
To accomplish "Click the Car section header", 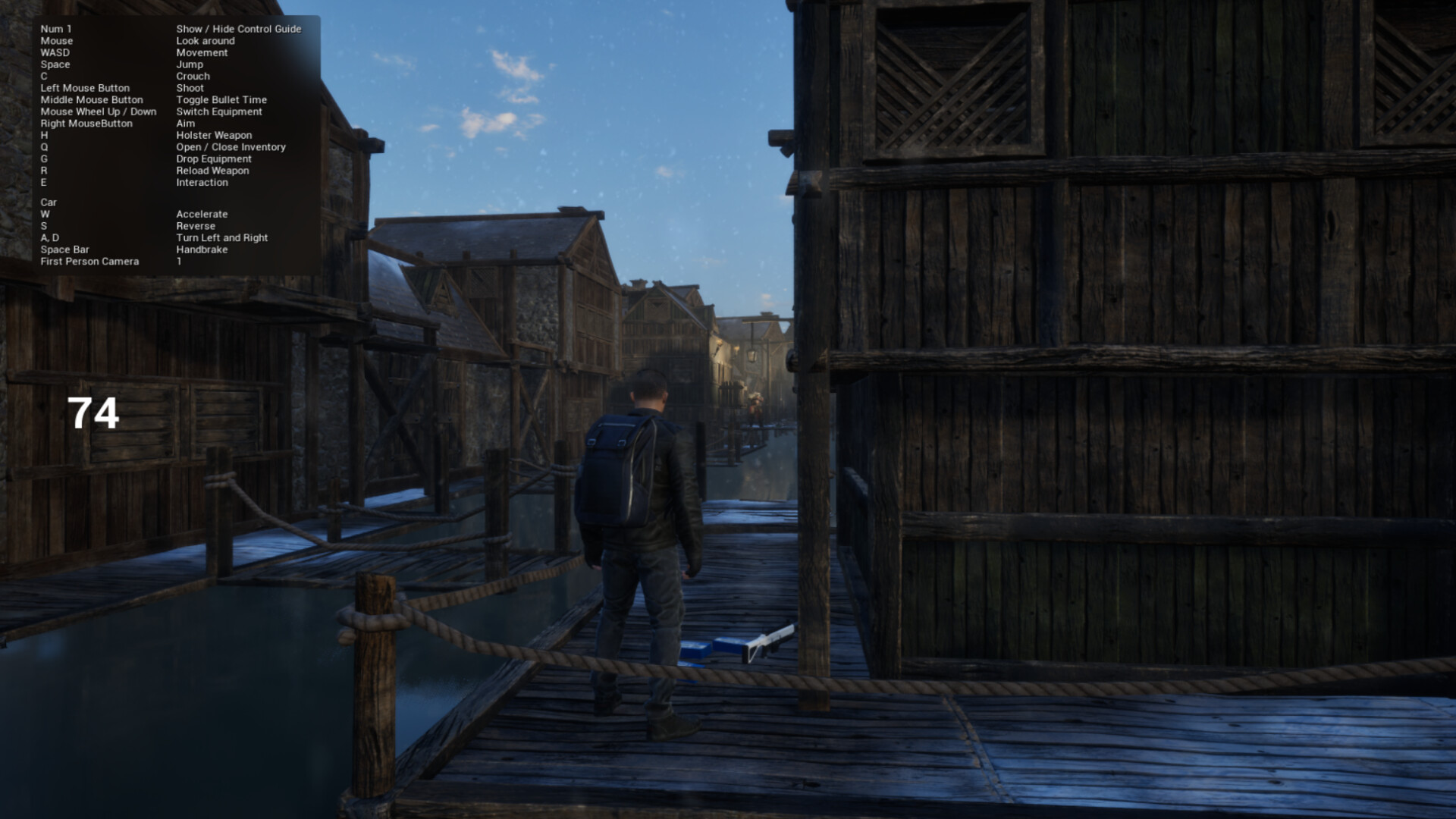I will pyautogui.click(x=49, y=202).
